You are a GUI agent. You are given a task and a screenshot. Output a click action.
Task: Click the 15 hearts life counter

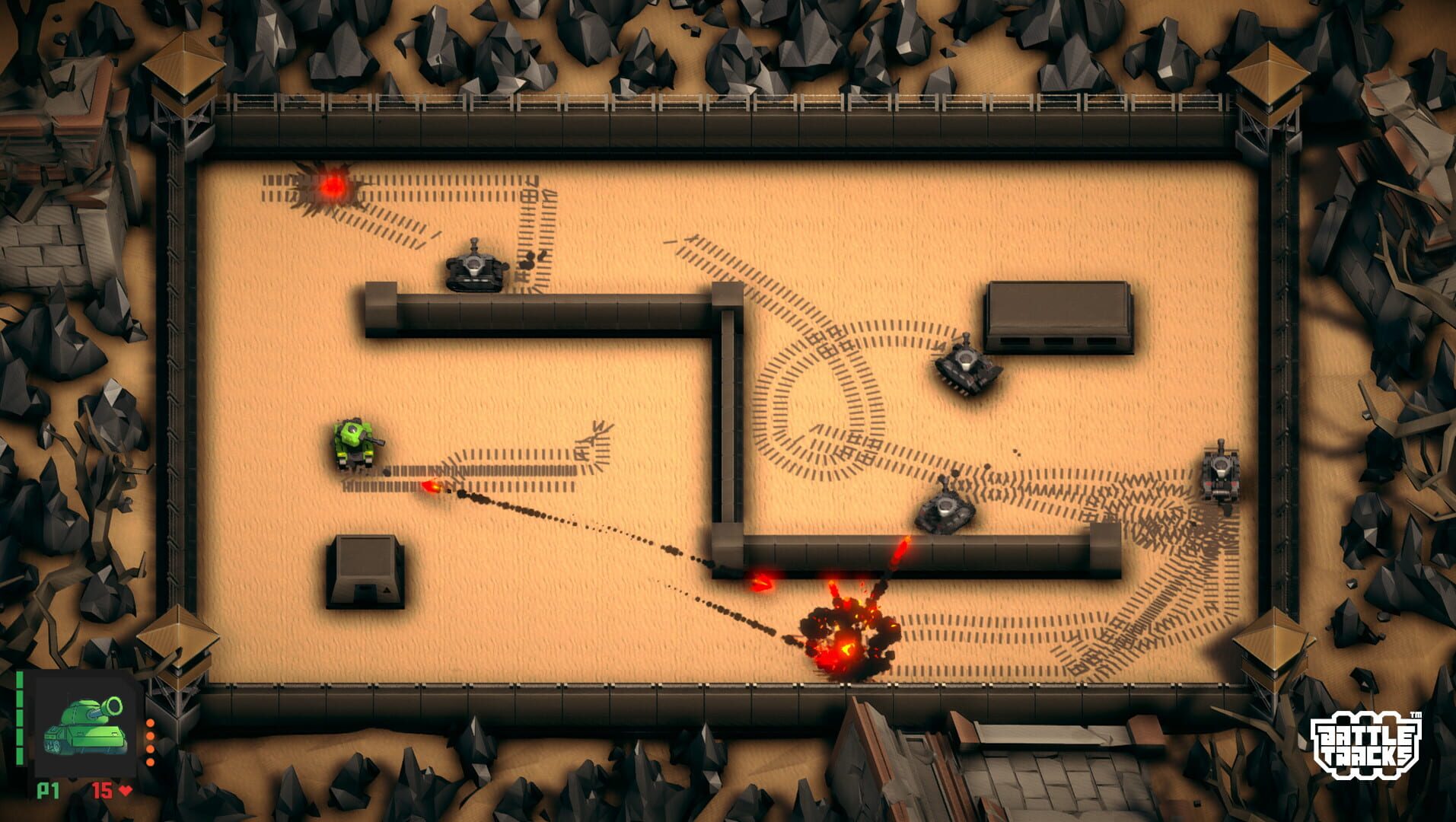(101, 790)
